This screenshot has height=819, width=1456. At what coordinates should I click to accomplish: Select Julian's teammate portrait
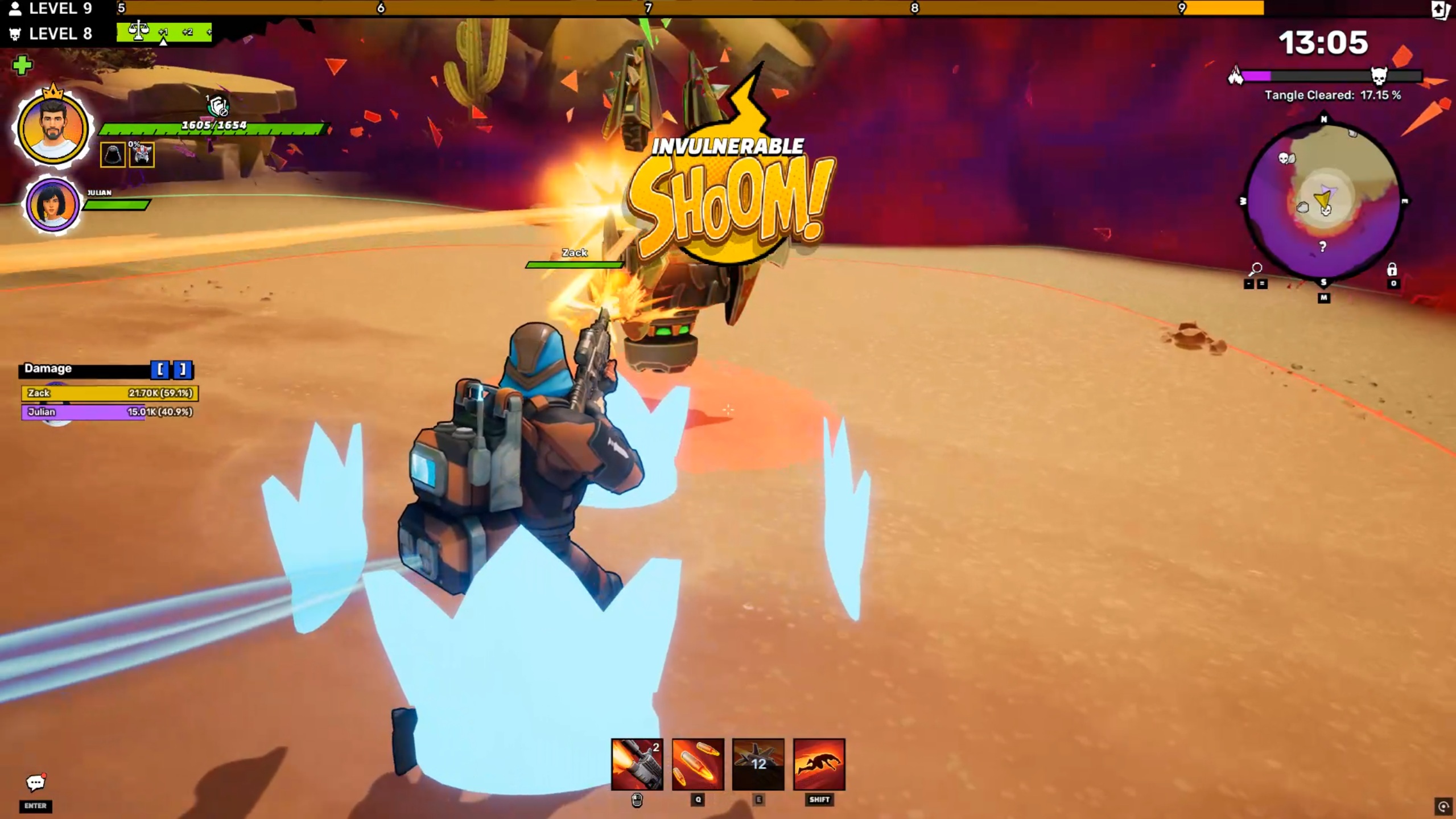(52, 205)
